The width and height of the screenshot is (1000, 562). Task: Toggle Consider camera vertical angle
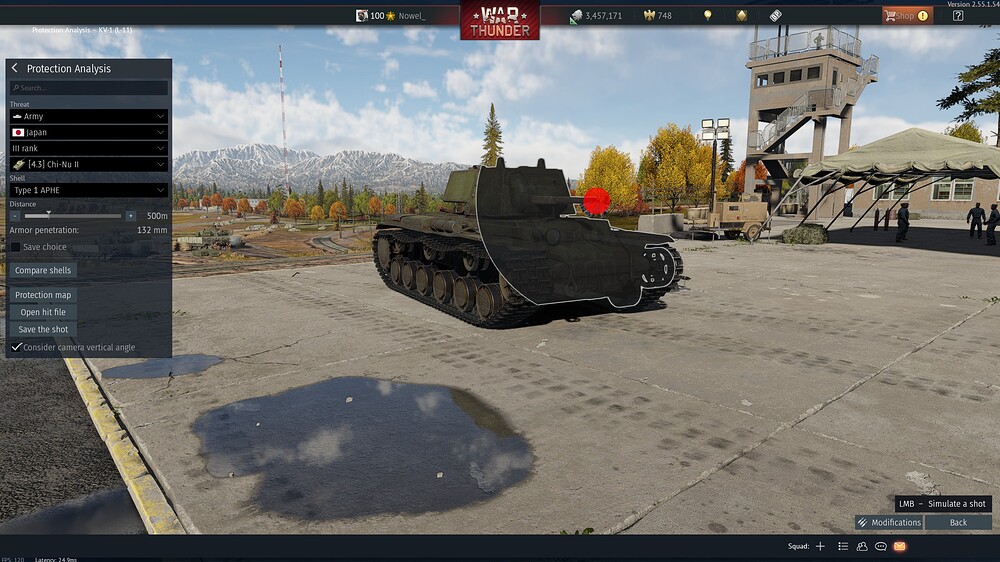[x=16, y=347]
